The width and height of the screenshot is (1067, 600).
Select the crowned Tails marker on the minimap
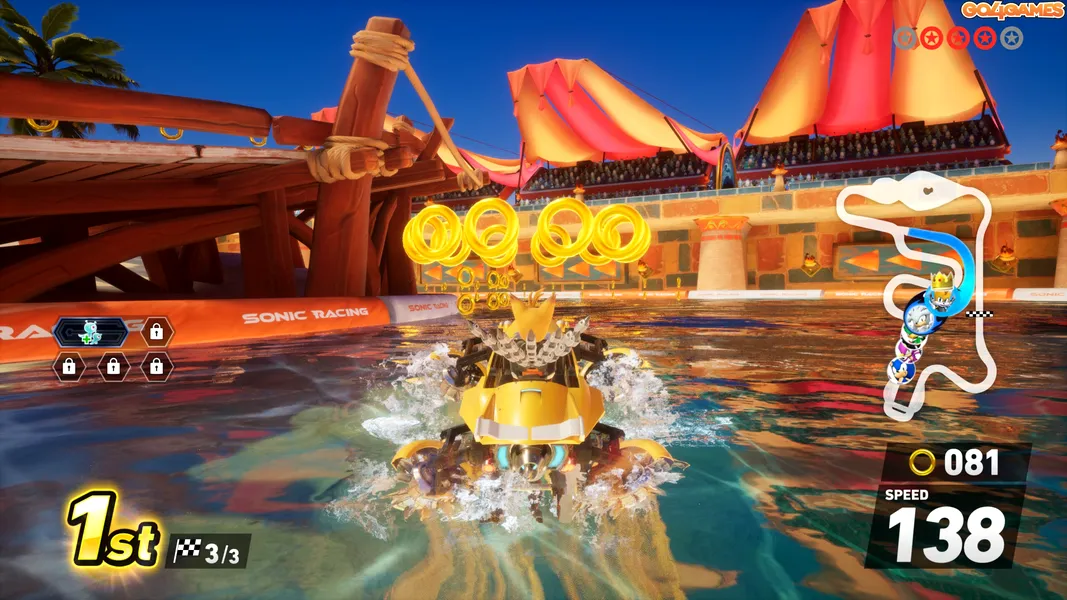pyautogui.click(x=940, y=294)
